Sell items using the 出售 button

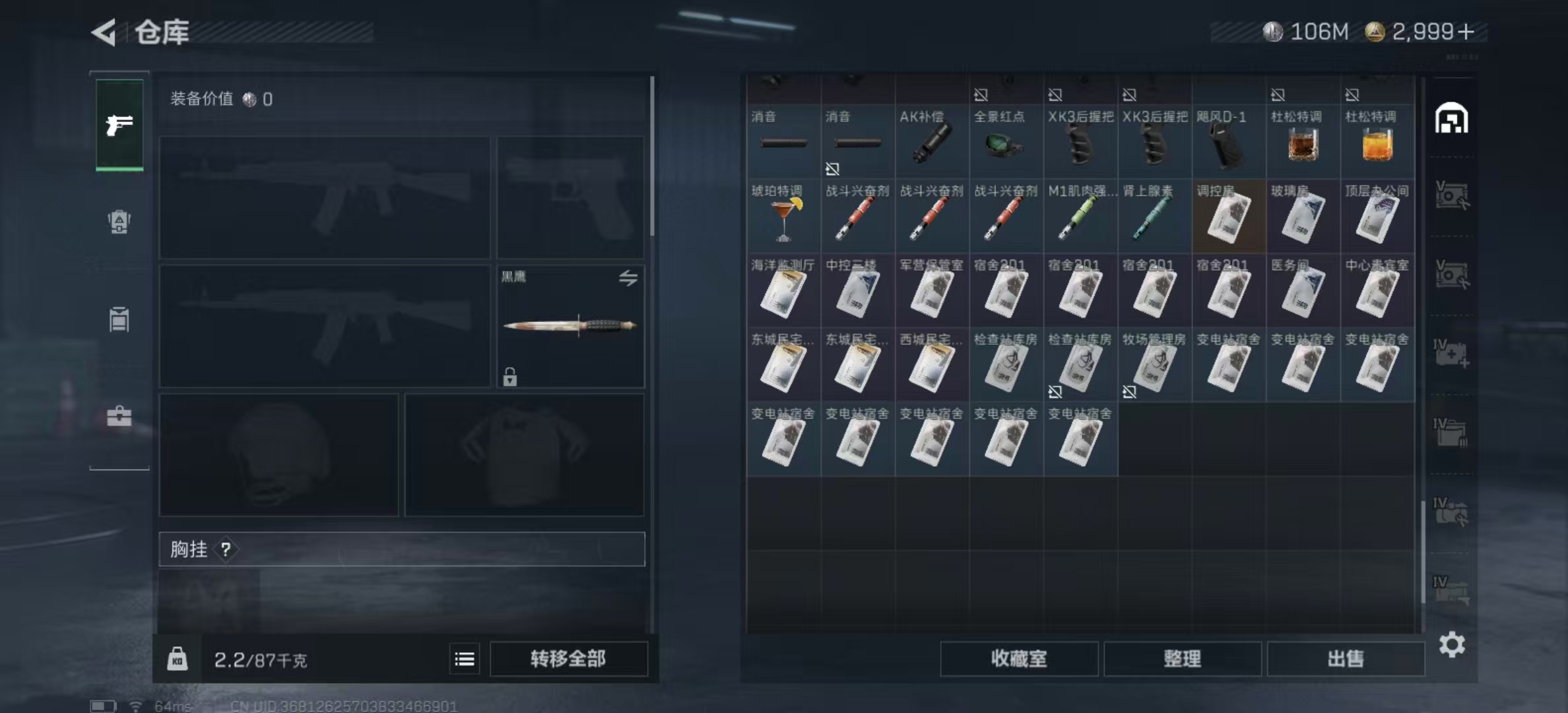1345,658
